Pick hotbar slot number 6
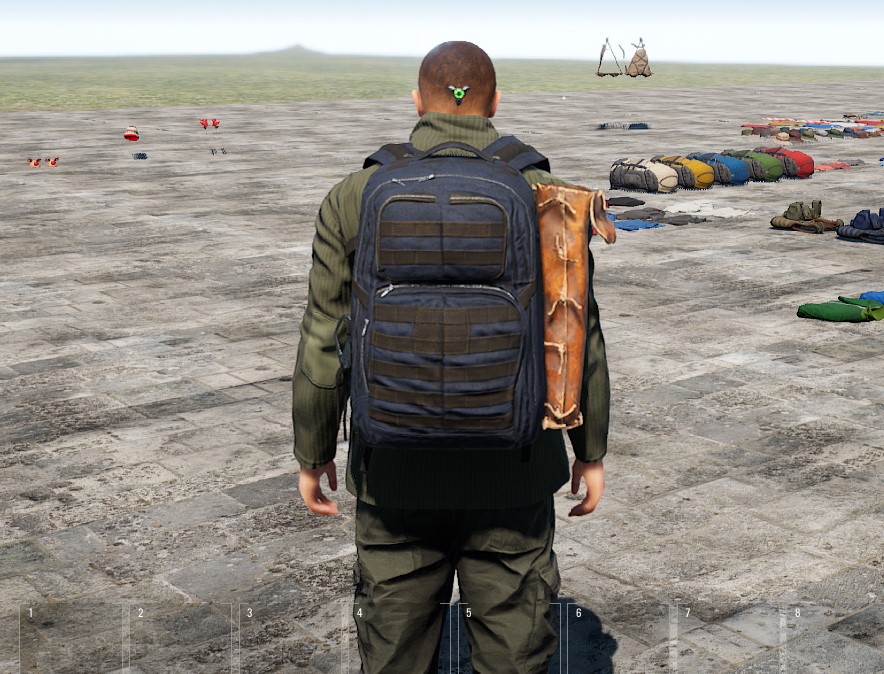The image size is (884, 674). tap(620, 640)
